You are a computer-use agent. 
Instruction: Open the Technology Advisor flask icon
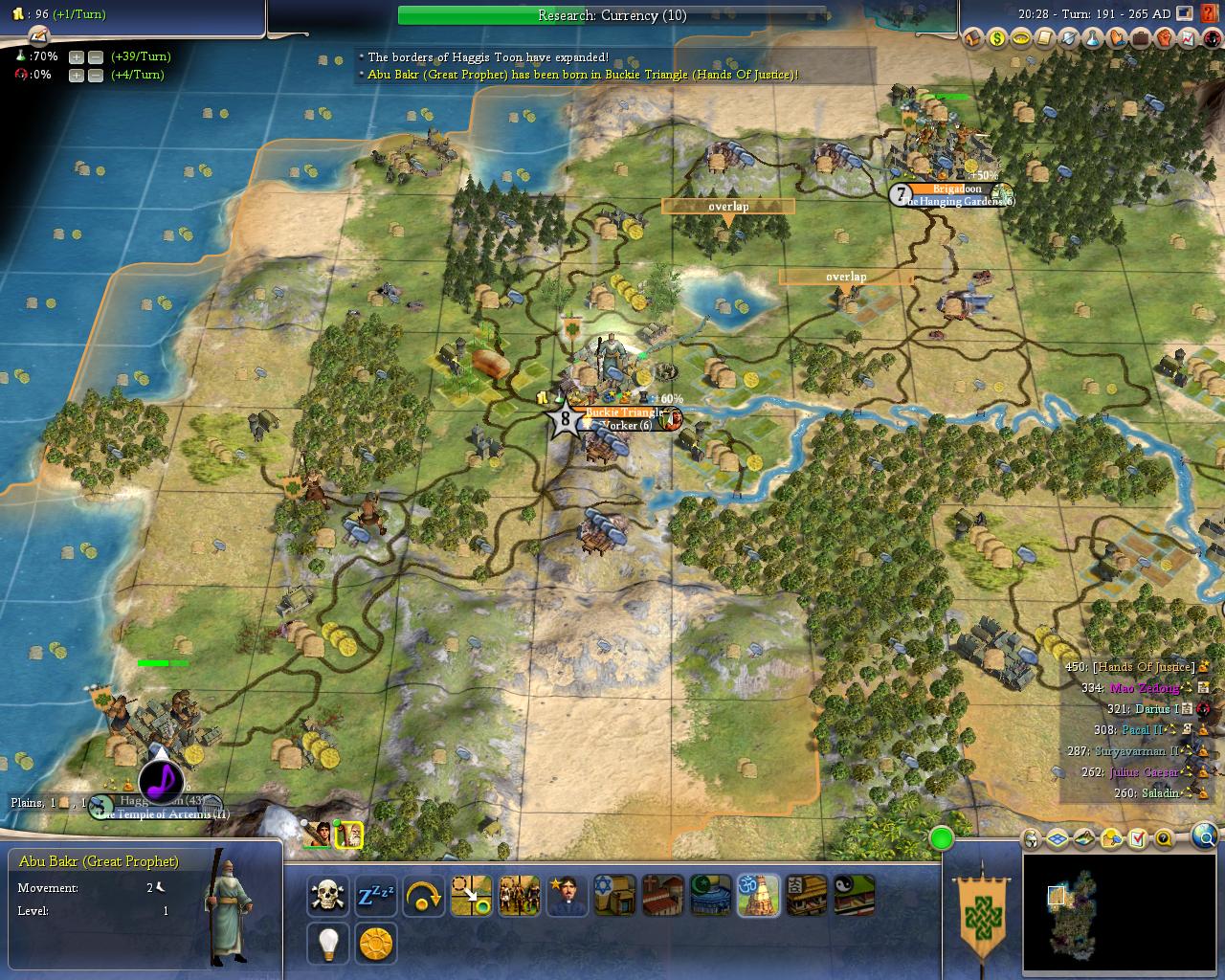click(1093, 39)
